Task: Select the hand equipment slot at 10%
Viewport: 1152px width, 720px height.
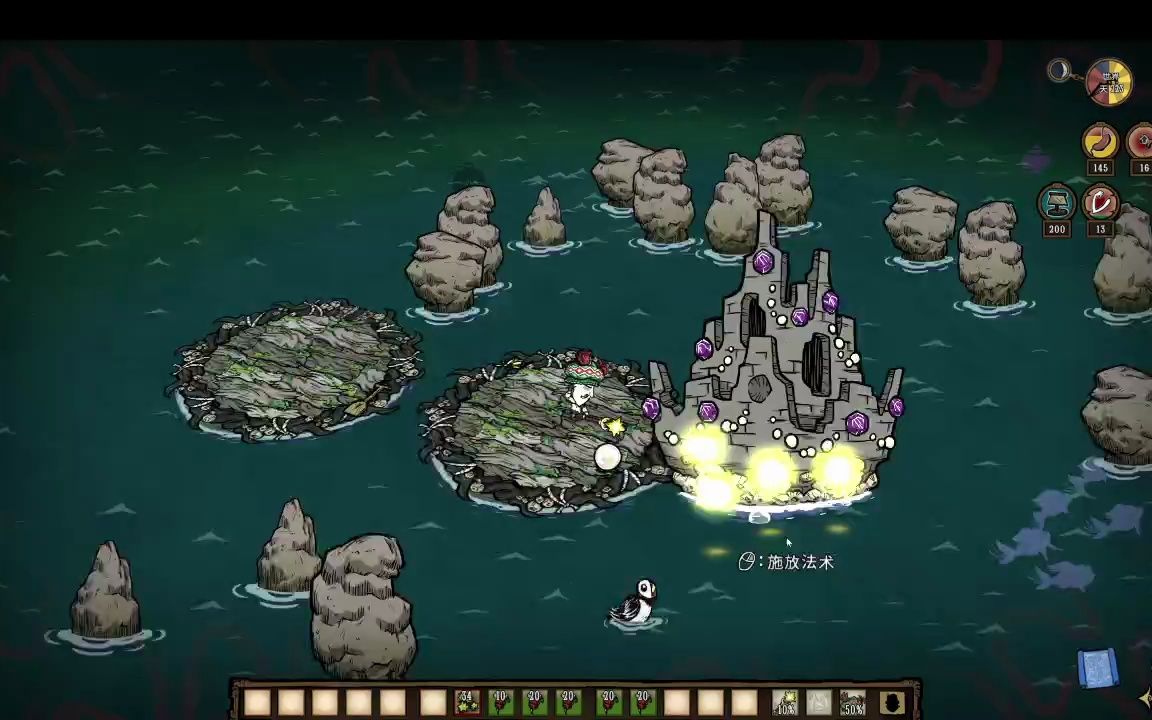Action: [785, 703]
